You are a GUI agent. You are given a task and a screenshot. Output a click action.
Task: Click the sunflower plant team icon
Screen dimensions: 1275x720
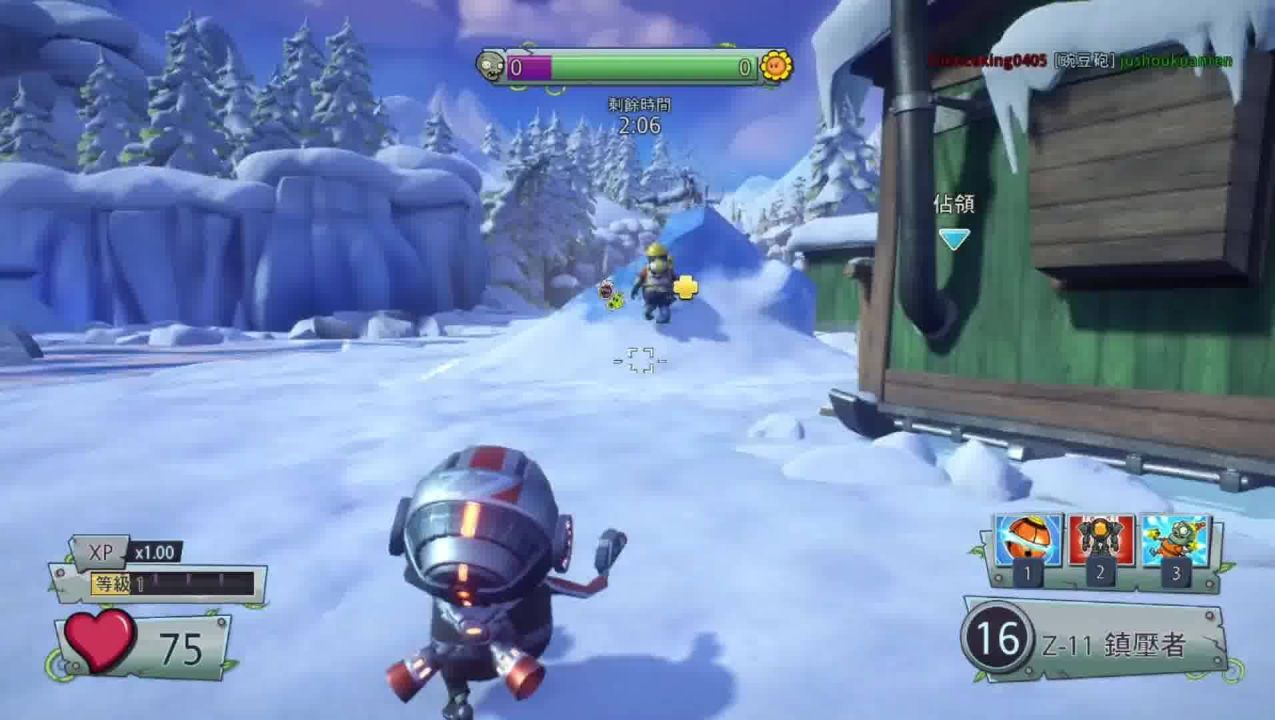click(776, 66)
